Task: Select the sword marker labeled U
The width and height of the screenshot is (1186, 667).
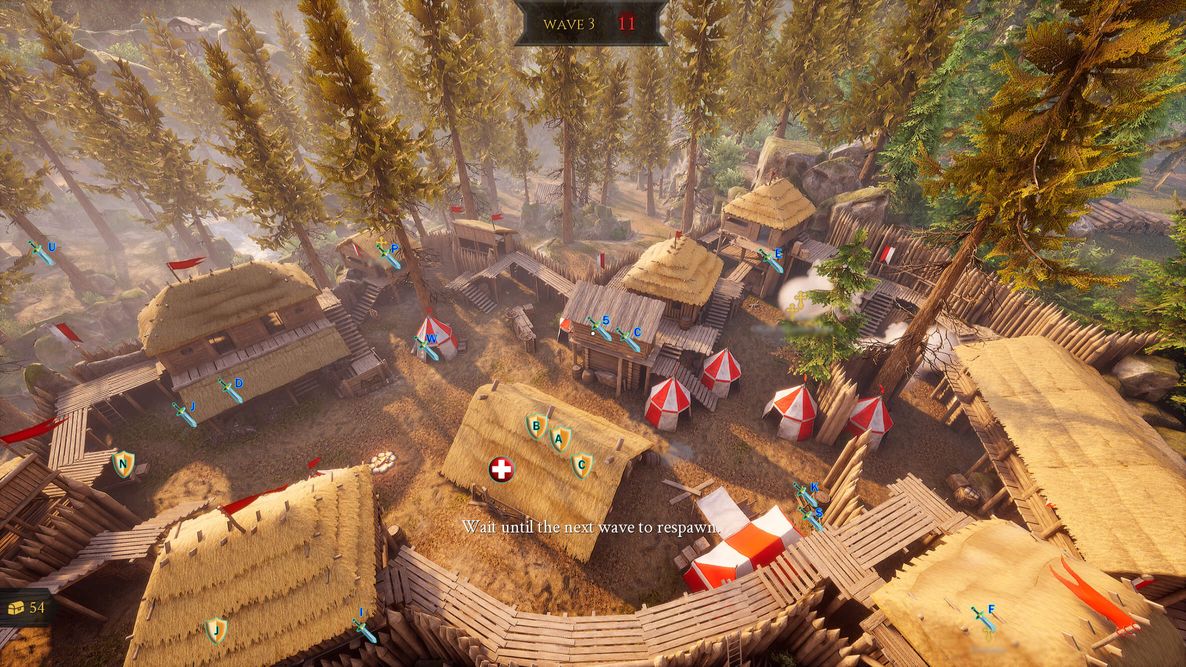Action: tap(42, 252)
